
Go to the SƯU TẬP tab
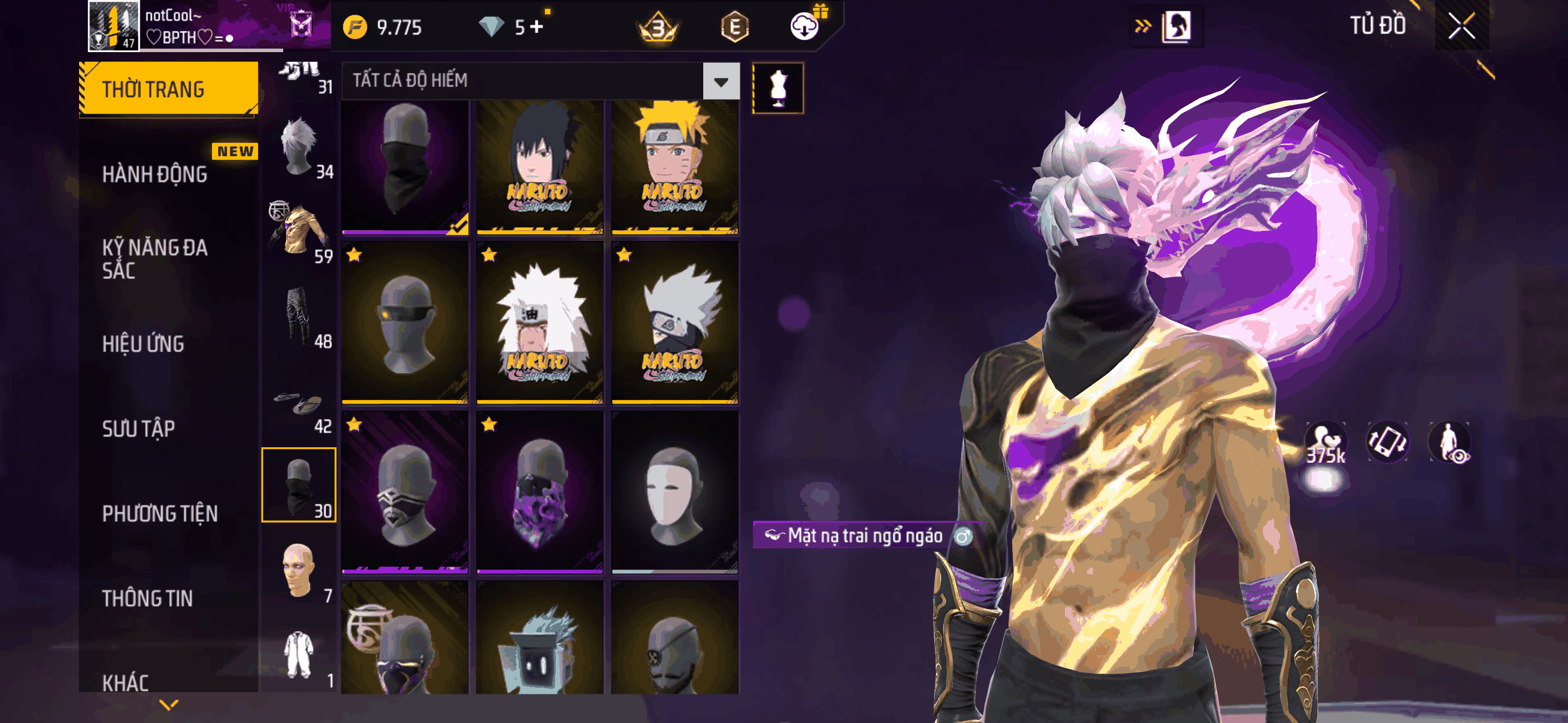(x=139, y=429)
